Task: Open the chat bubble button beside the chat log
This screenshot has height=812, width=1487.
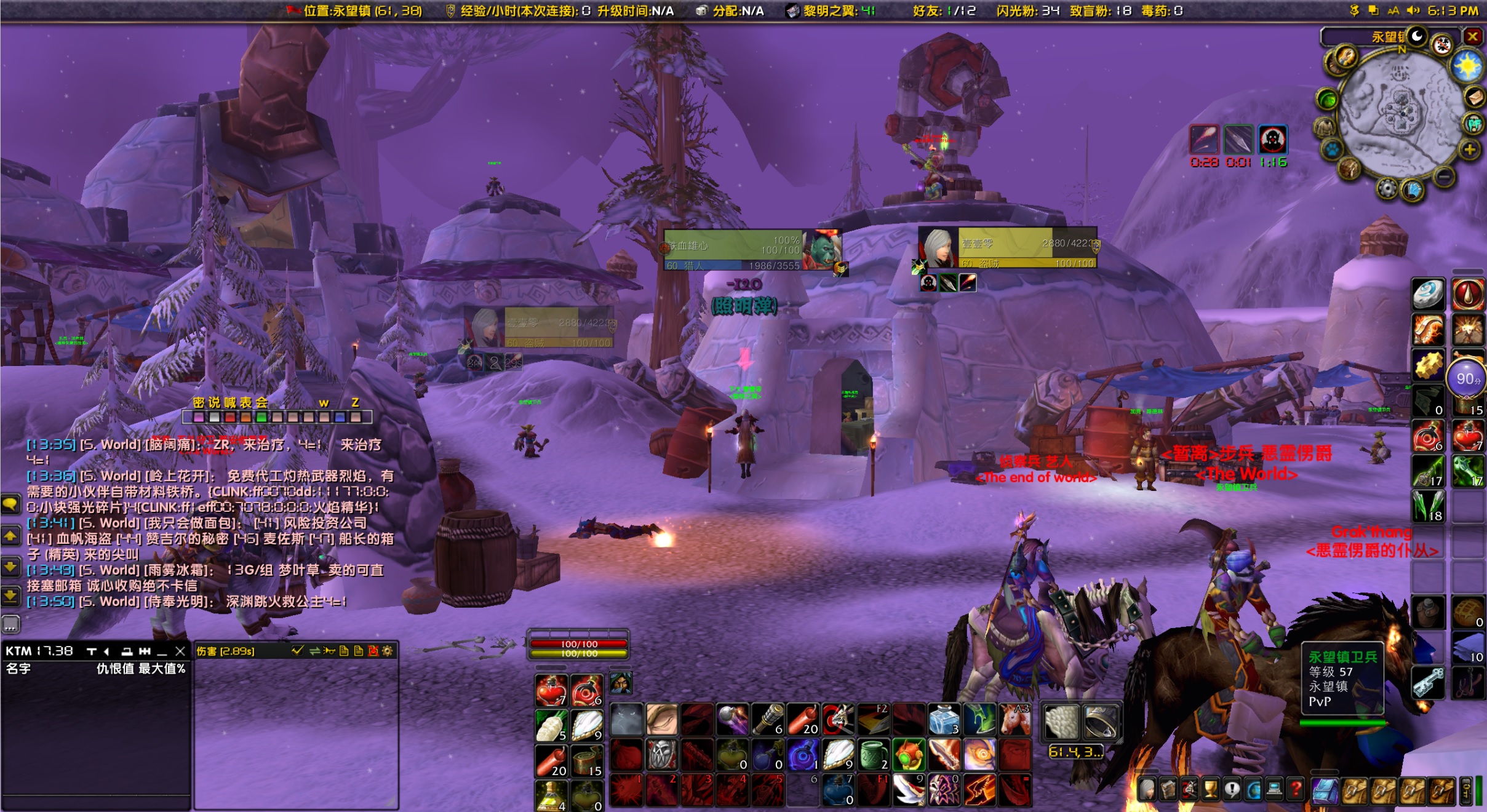Action: point(10,504)
